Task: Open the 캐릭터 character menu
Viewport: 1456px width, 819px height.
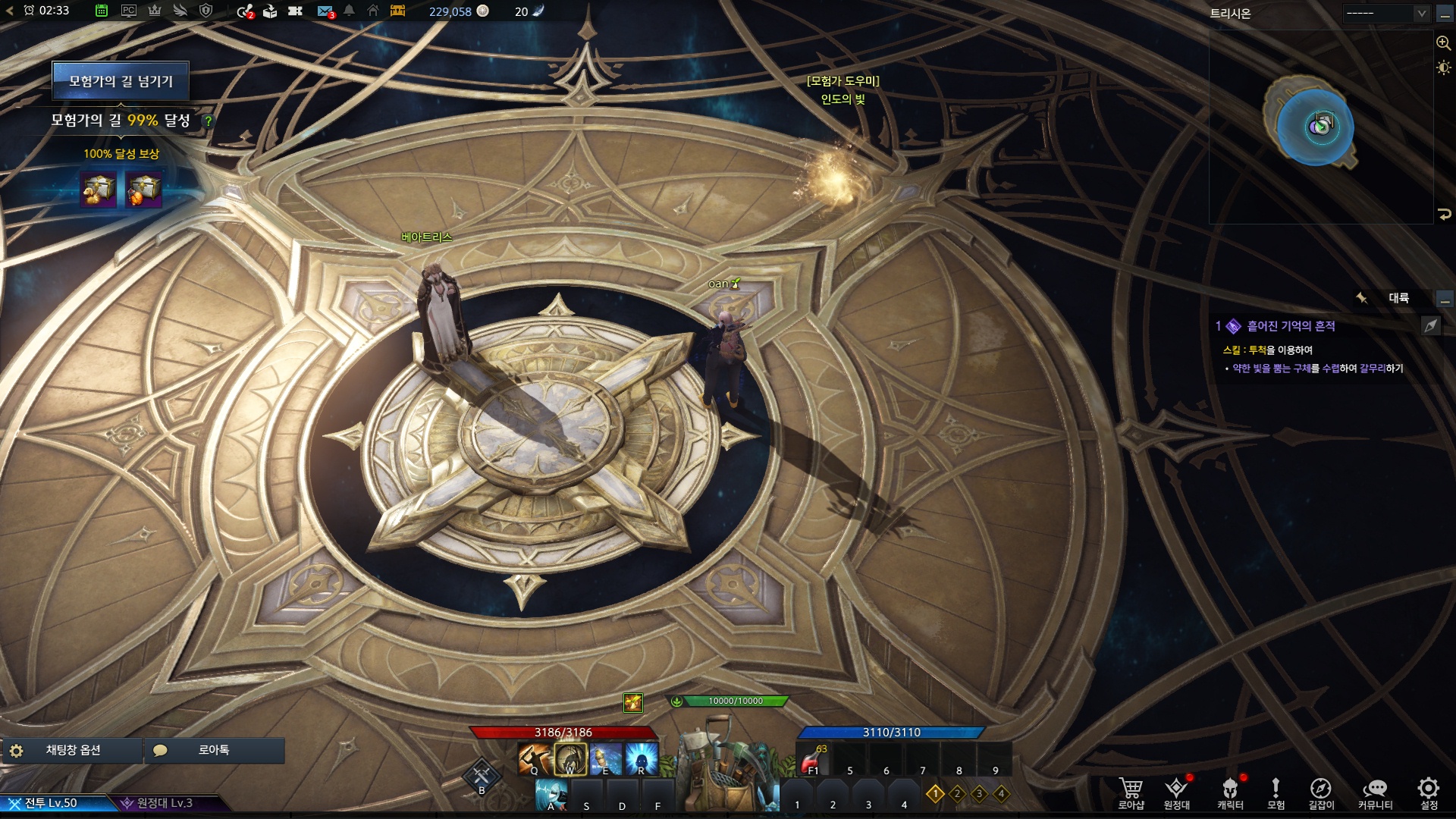Action: click(x=1230, y=792)
